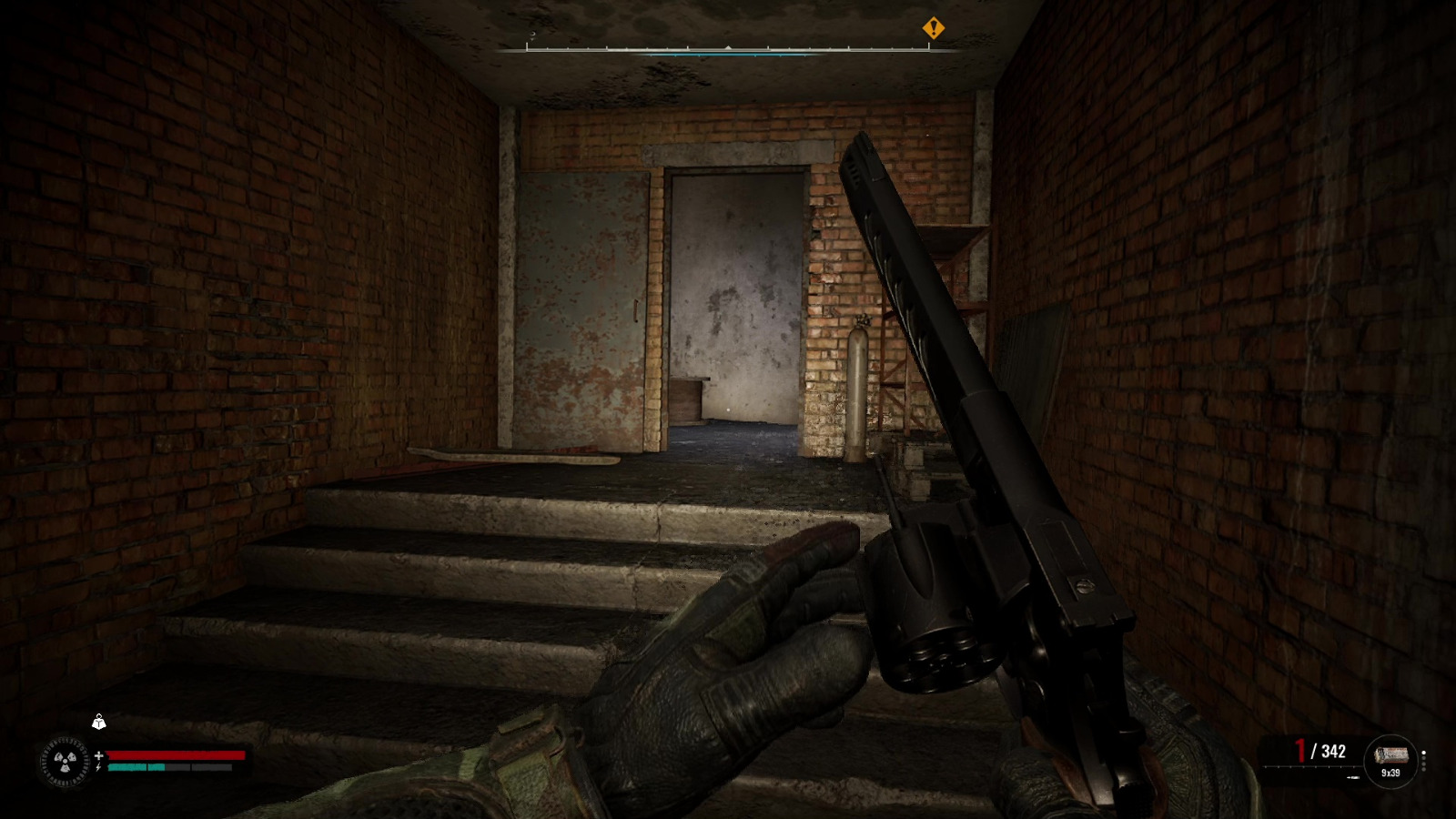This screenshot has height=819, width=1456.
Task: Click the red health bar
Action: point(177,754)
